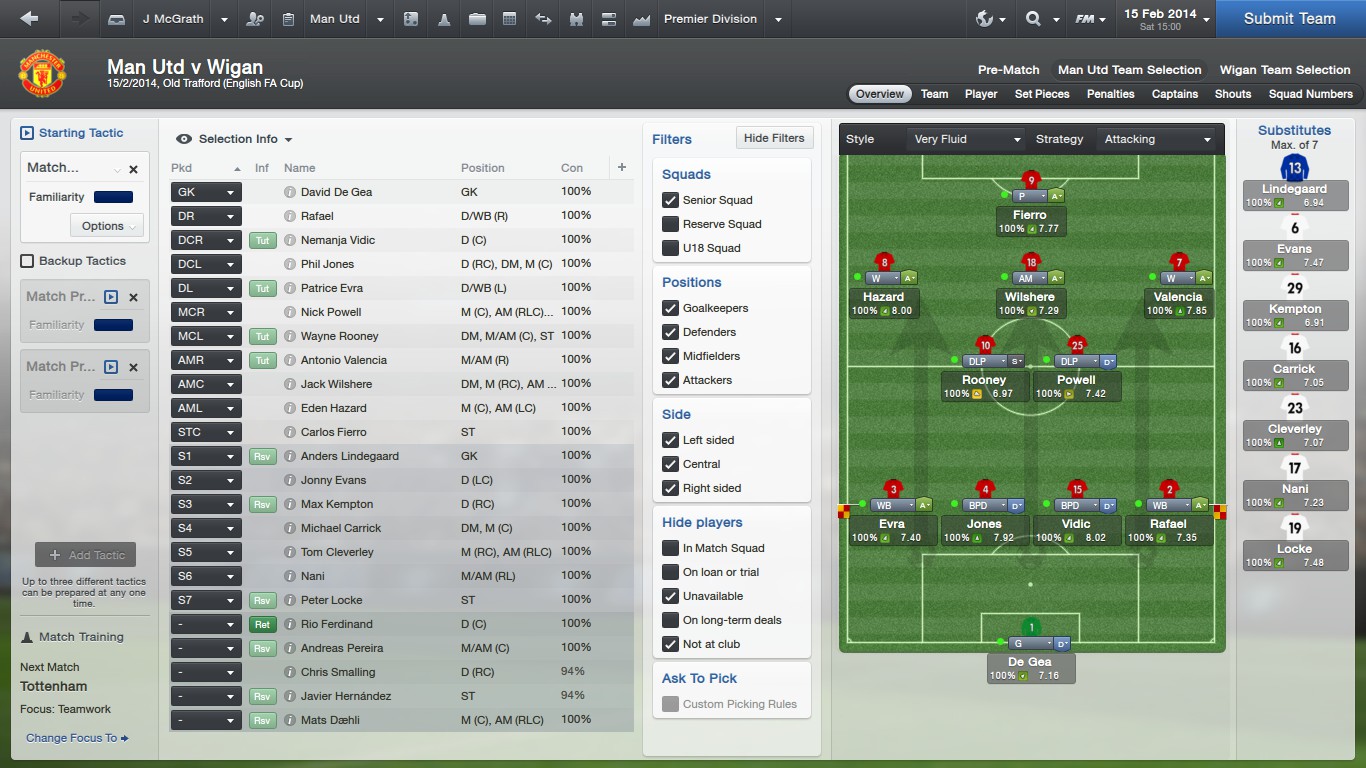Open Wigan Team Selection
The height and width of the screenshot is (768, 1366).
[x=1285, y=70]
